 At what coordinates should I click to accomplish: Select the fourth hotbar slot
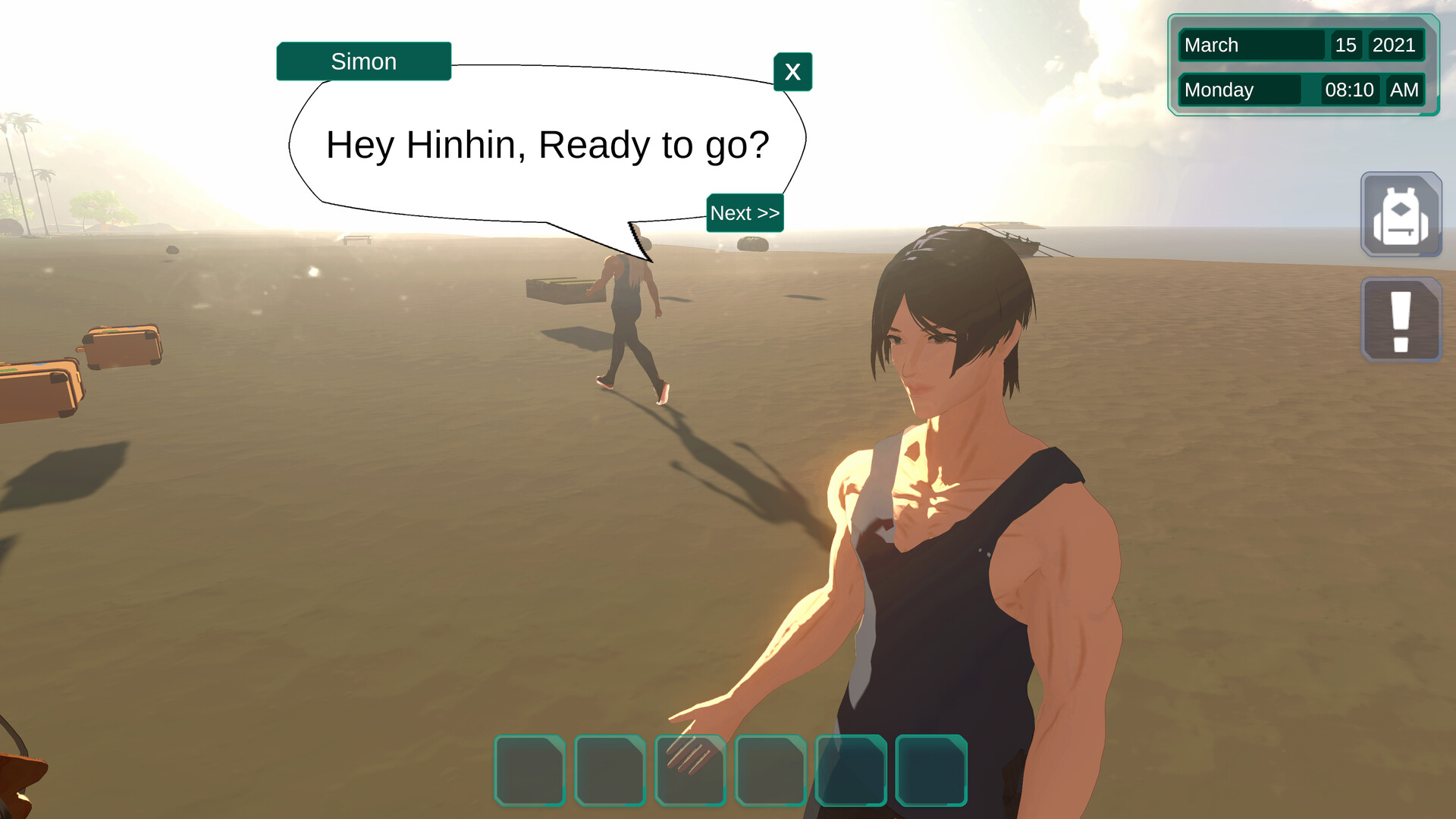(771, 770)
